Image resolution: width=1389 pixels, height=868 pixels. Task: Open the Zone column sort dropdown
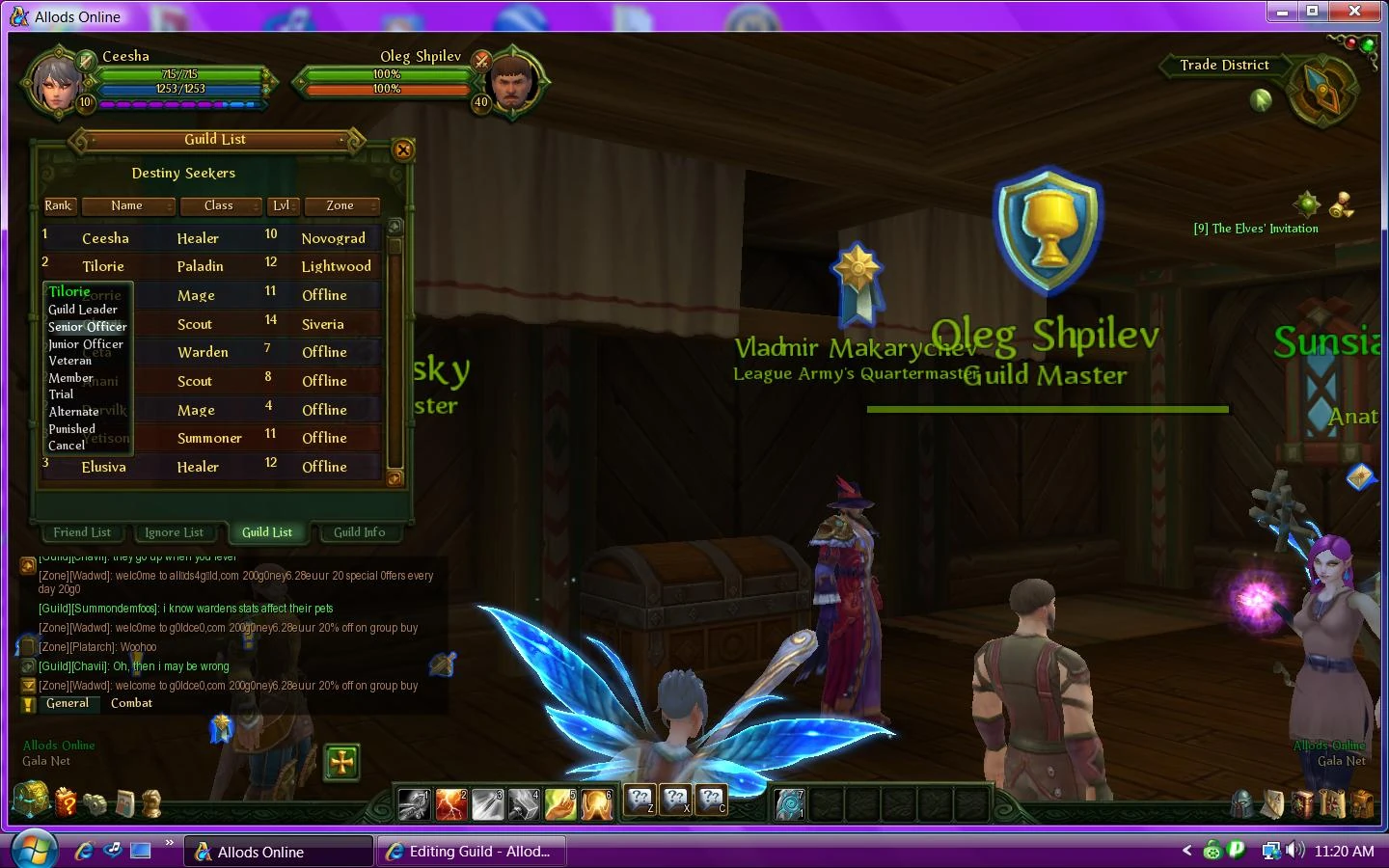(341, 205)
